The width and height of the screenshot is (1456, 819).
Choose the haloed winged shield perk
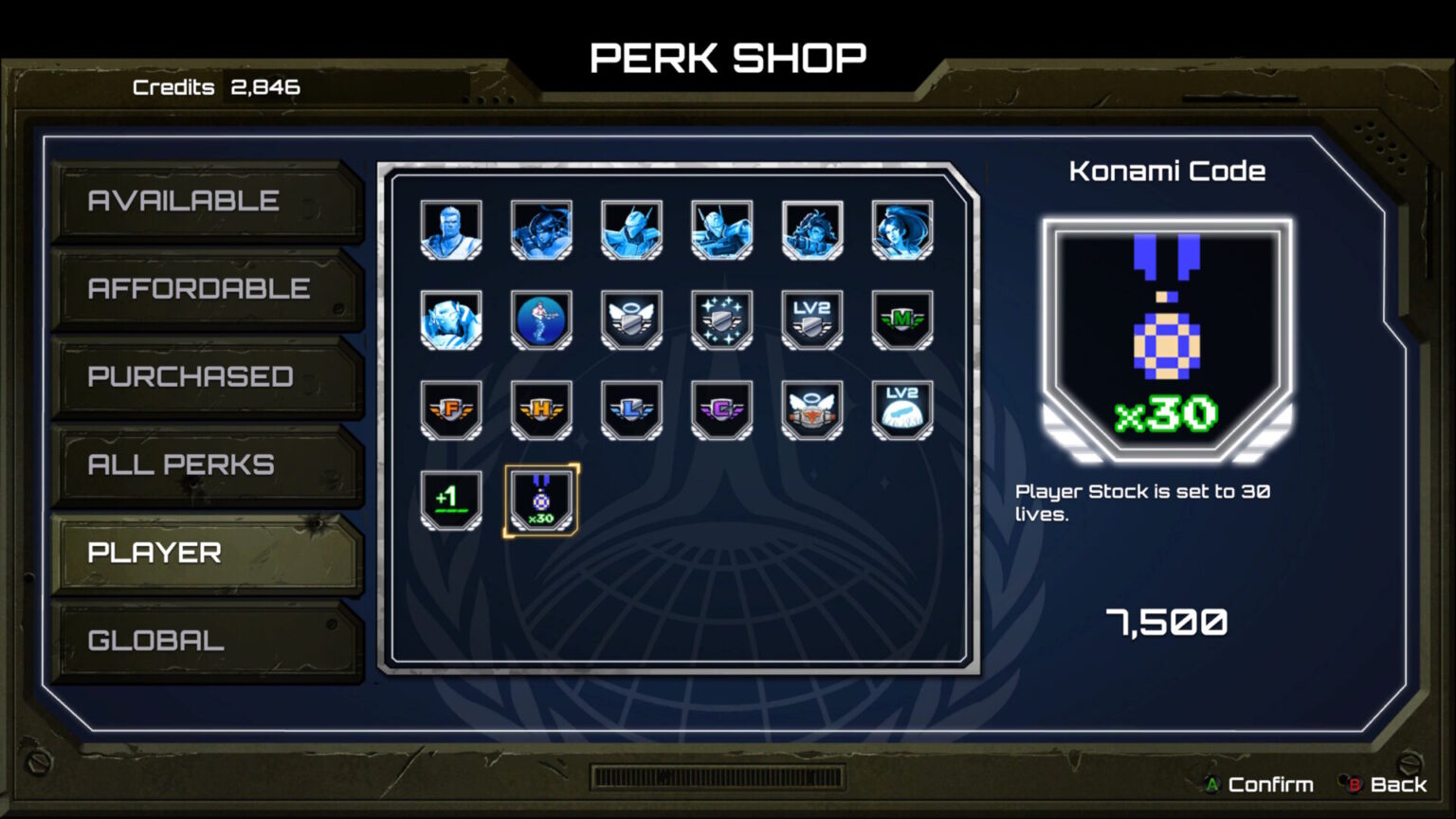click(631, 319)
